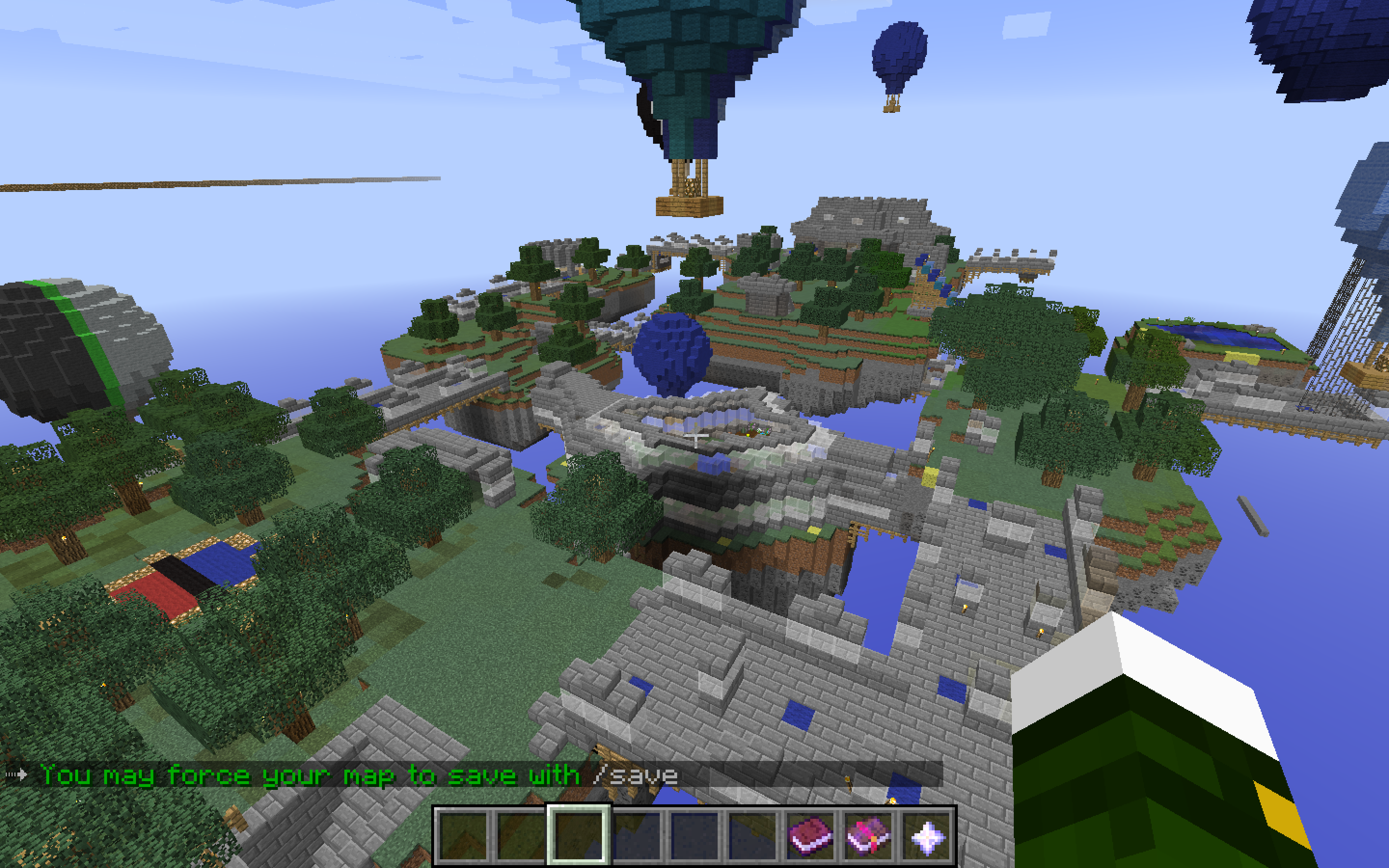Click the highlighted empty hotbar slot
1389x868 pixels.
pyautogui.click(x=578, y=835)
